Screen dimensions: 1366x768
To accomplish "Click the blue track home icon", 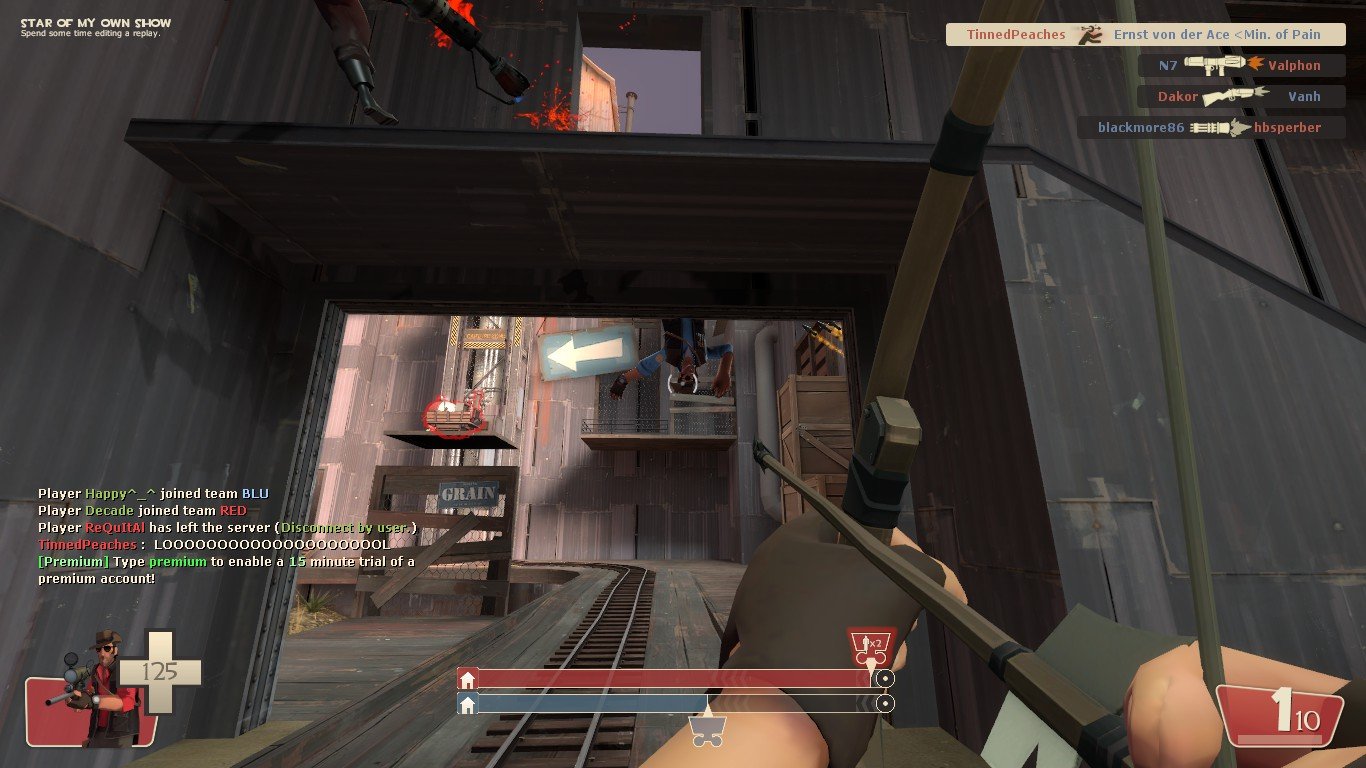I will click(x=467, y=704).
